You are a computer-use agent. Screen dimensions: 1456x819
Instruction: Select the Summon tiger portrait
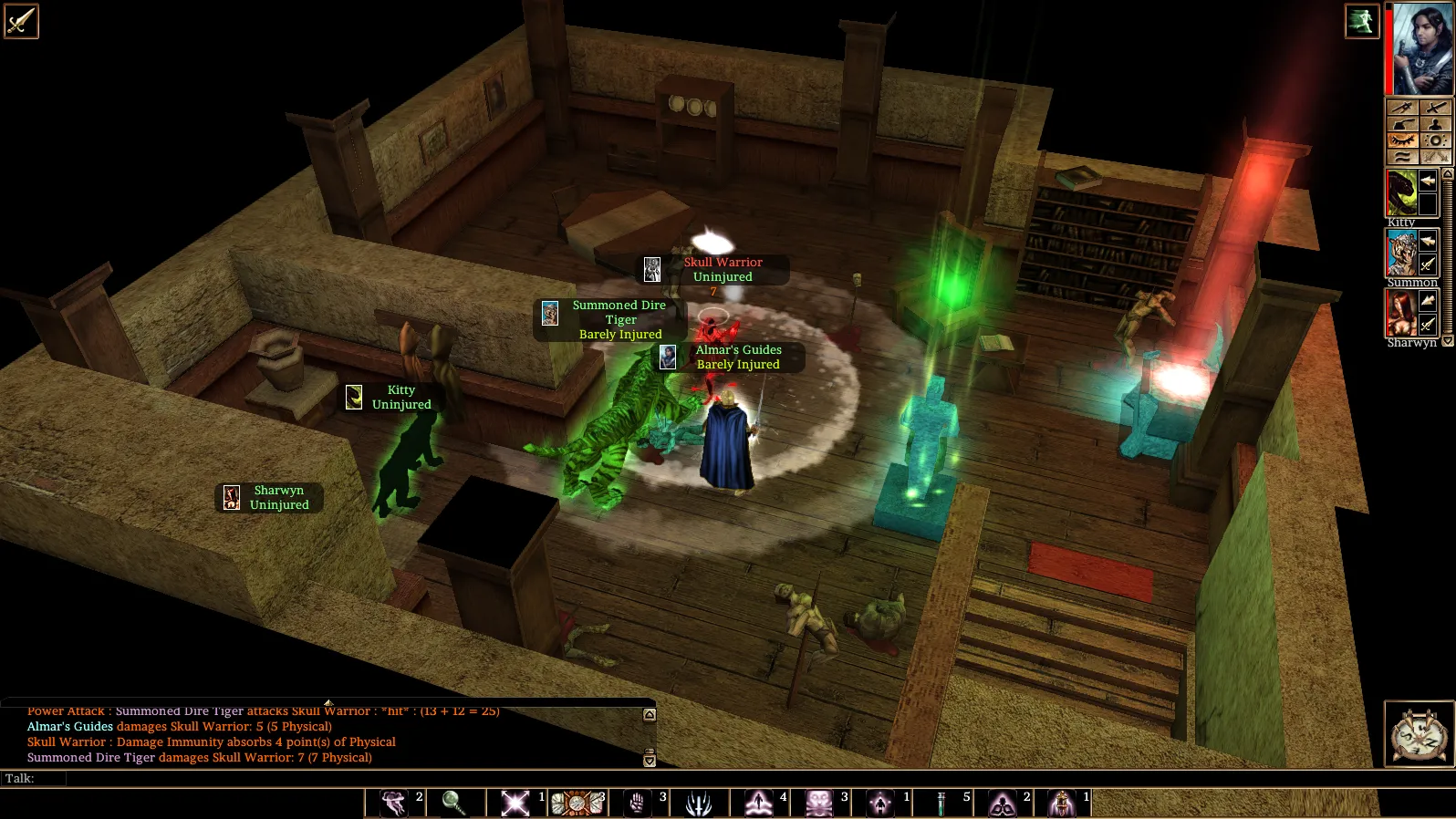click(1401, 253)
